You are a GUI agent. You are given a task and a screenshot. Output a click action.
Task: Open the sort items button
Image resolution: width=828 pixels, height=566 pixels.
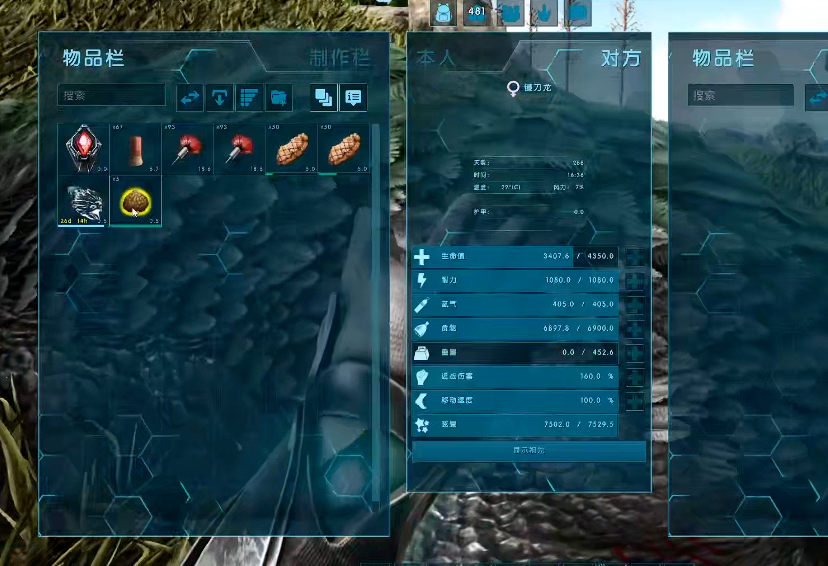click(x=249, y=97)
